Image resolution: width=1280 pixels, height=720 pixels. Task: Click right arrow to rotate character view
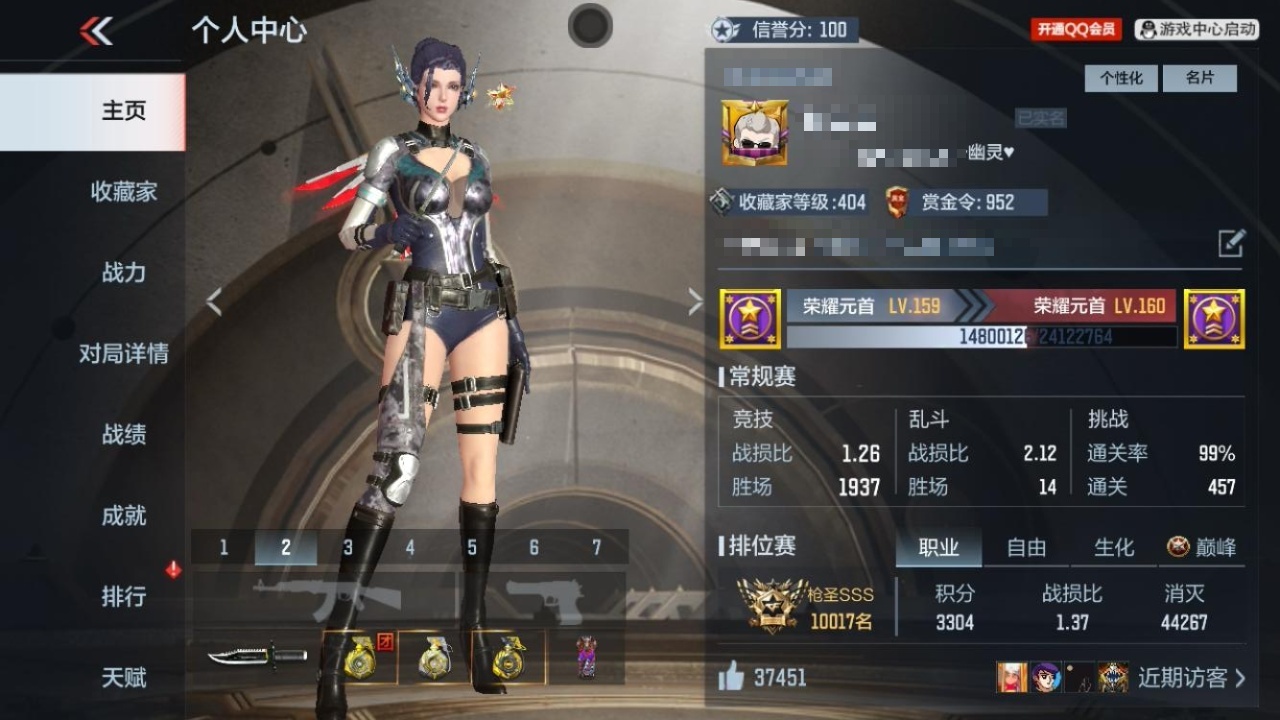696,299
